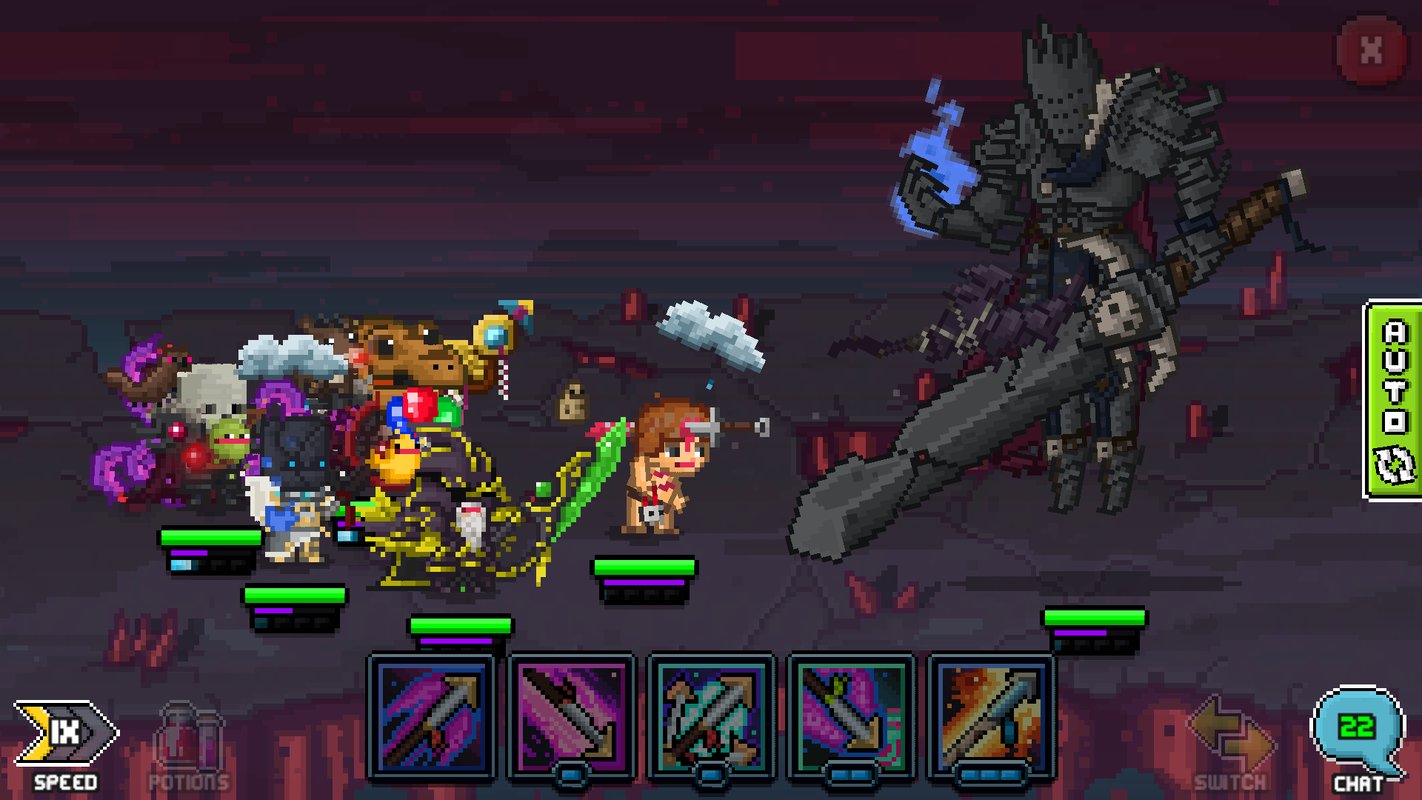
Task: Close the battle with the X button
Action: click(x=1371, y=50)
